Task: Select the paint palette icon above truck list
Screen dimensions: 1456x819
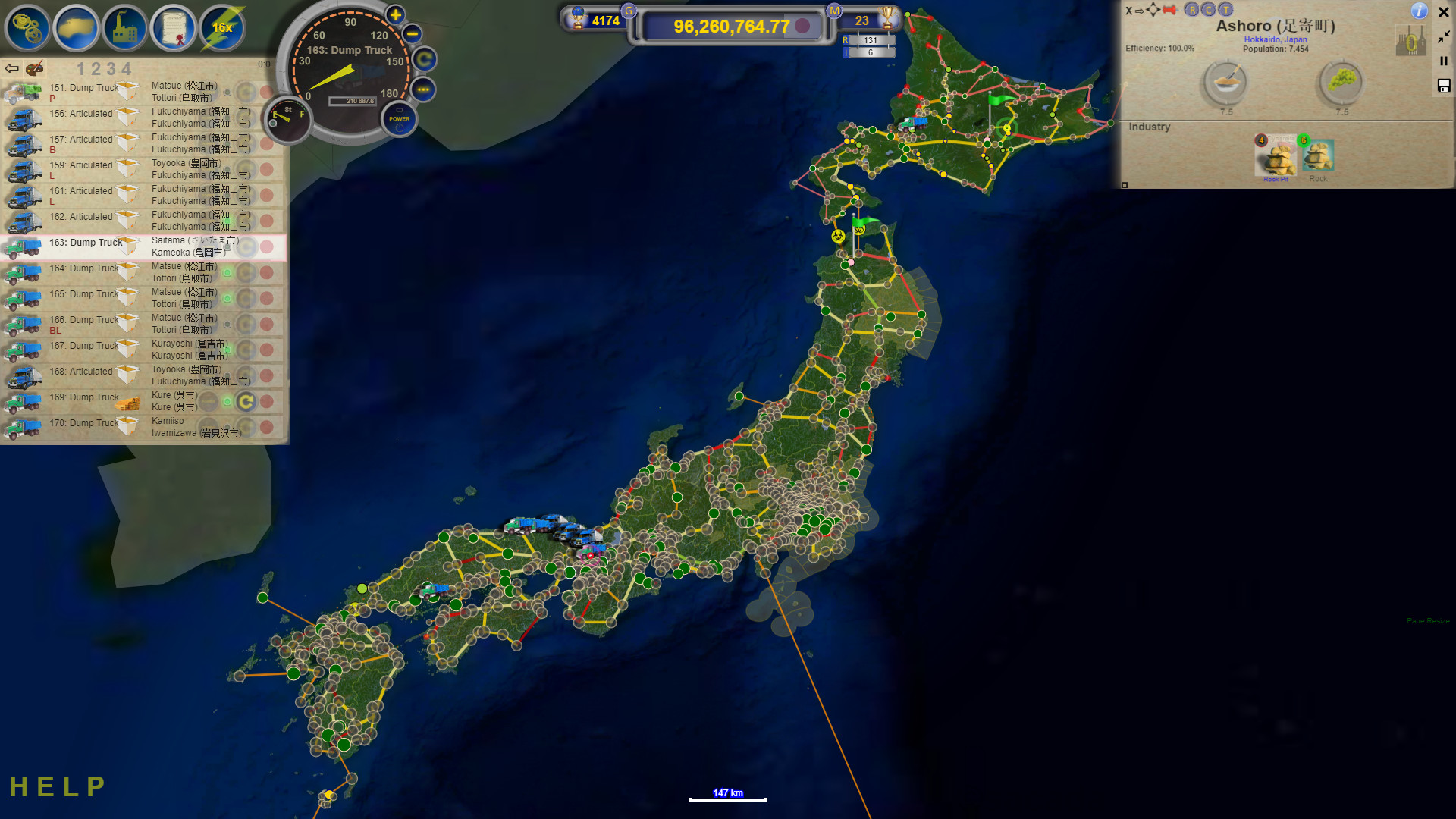Action: (35, 69)
